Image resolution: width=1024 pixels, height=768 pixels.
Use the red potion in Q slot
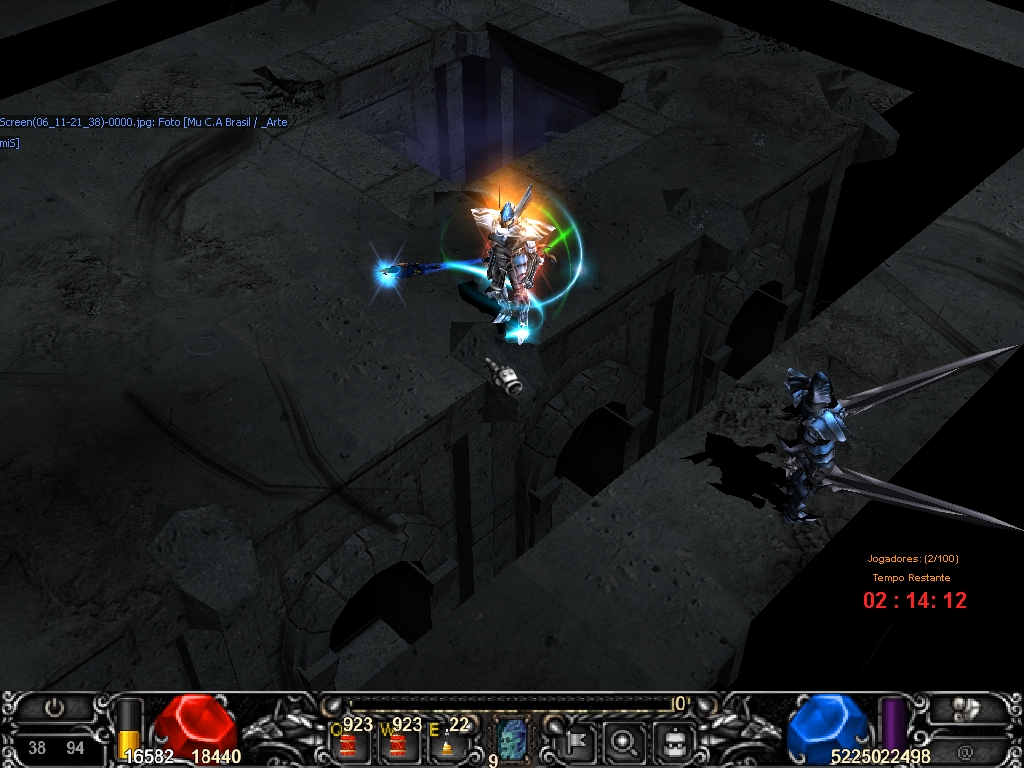coord(348,744)
